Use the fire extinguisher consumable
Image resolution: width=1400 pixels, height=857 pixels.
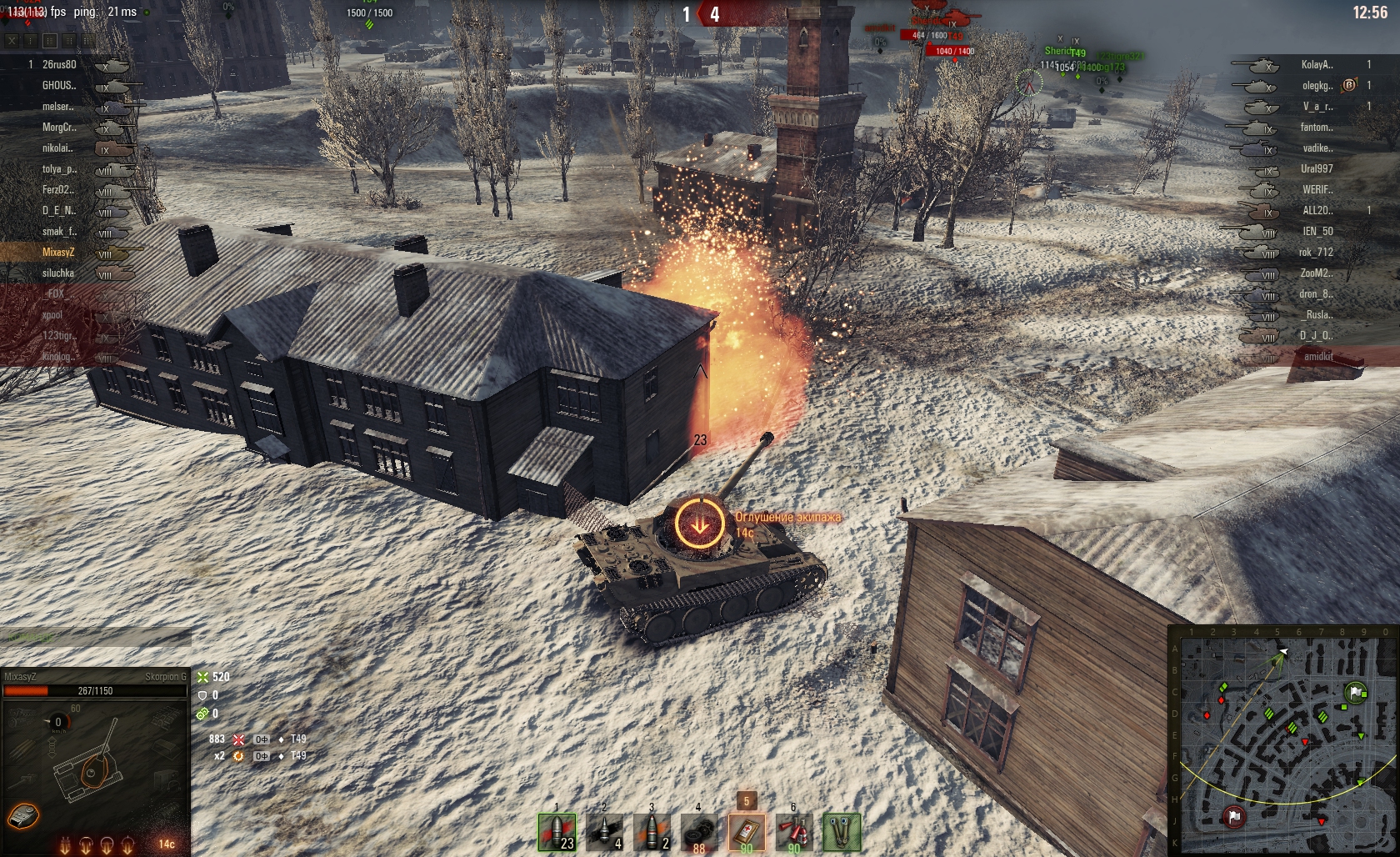point(793,832)
